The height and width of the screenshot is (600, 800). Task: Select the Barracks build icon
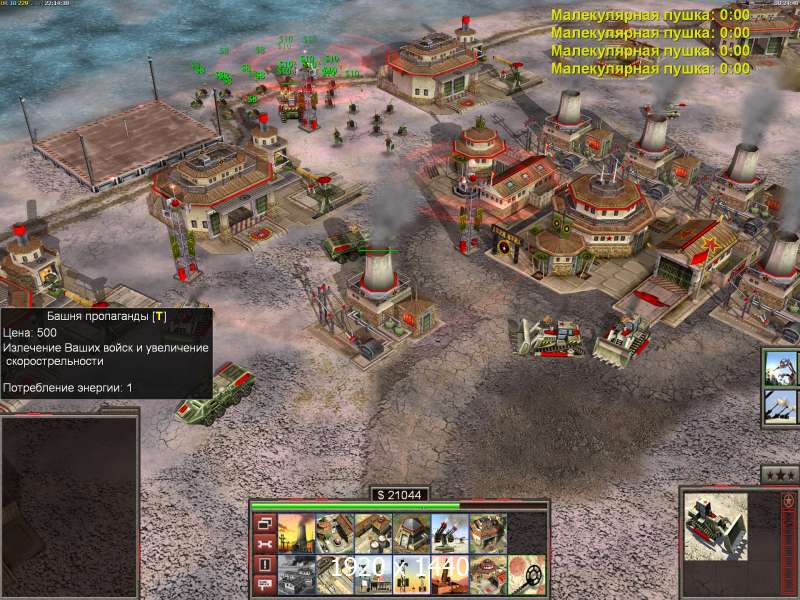[x=335, y=533]
